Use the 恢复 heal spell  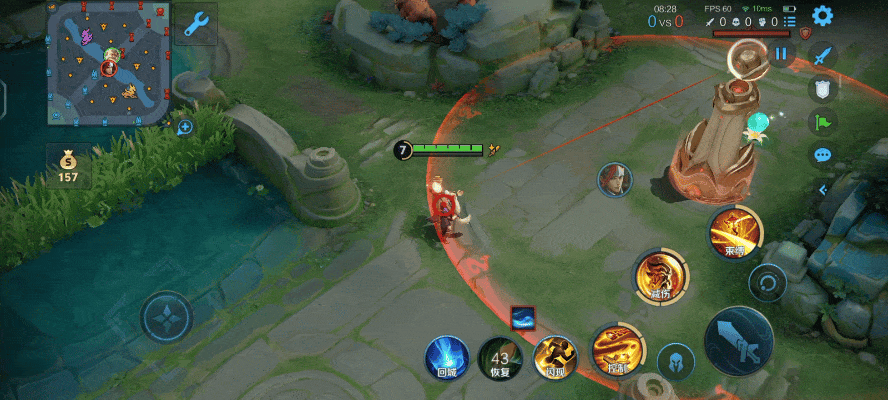(500, 359)
